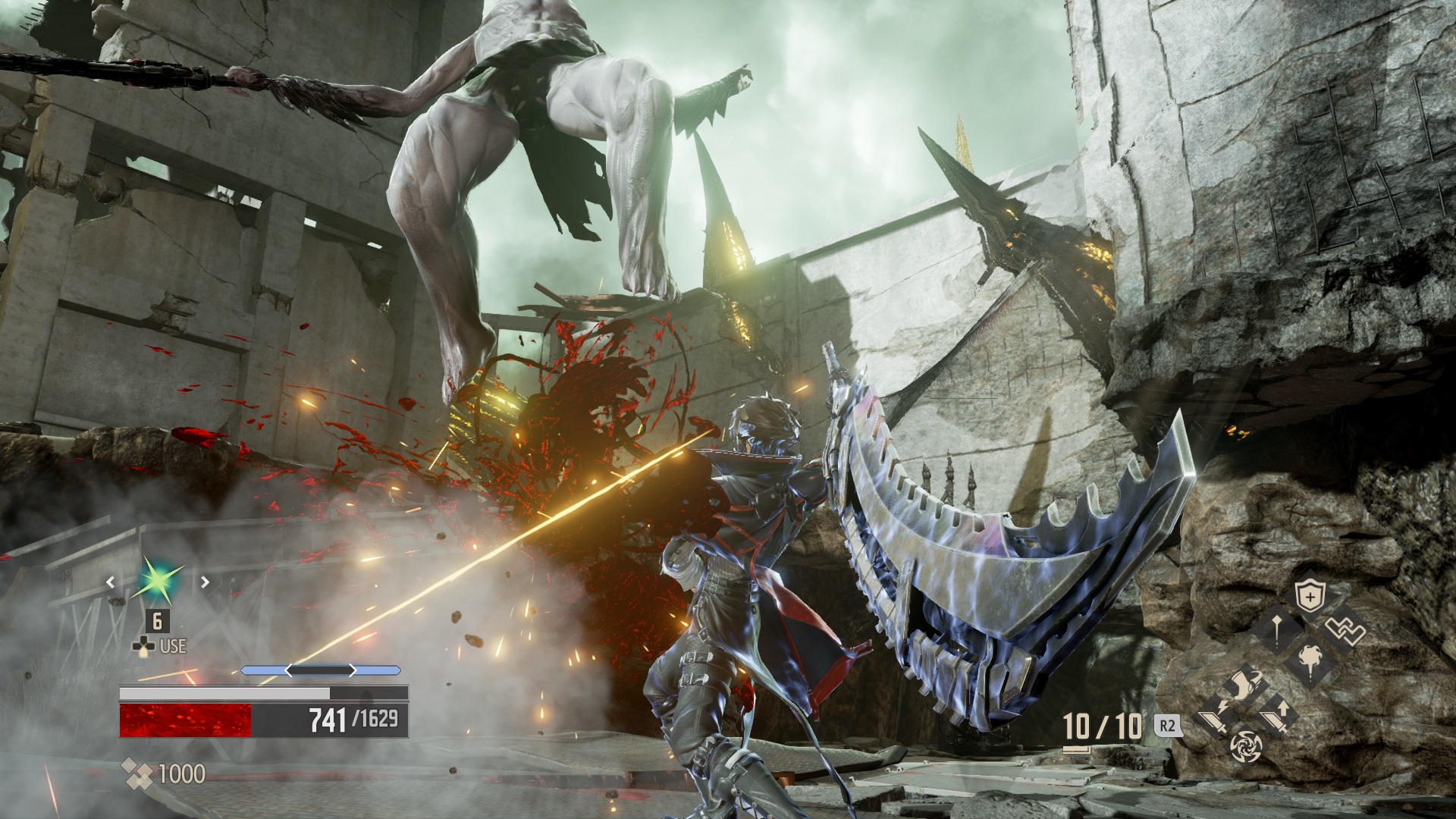This screenshot has width=1456, height=819.
Task: Open the R2 button prompt
Action: point(1167,725)
